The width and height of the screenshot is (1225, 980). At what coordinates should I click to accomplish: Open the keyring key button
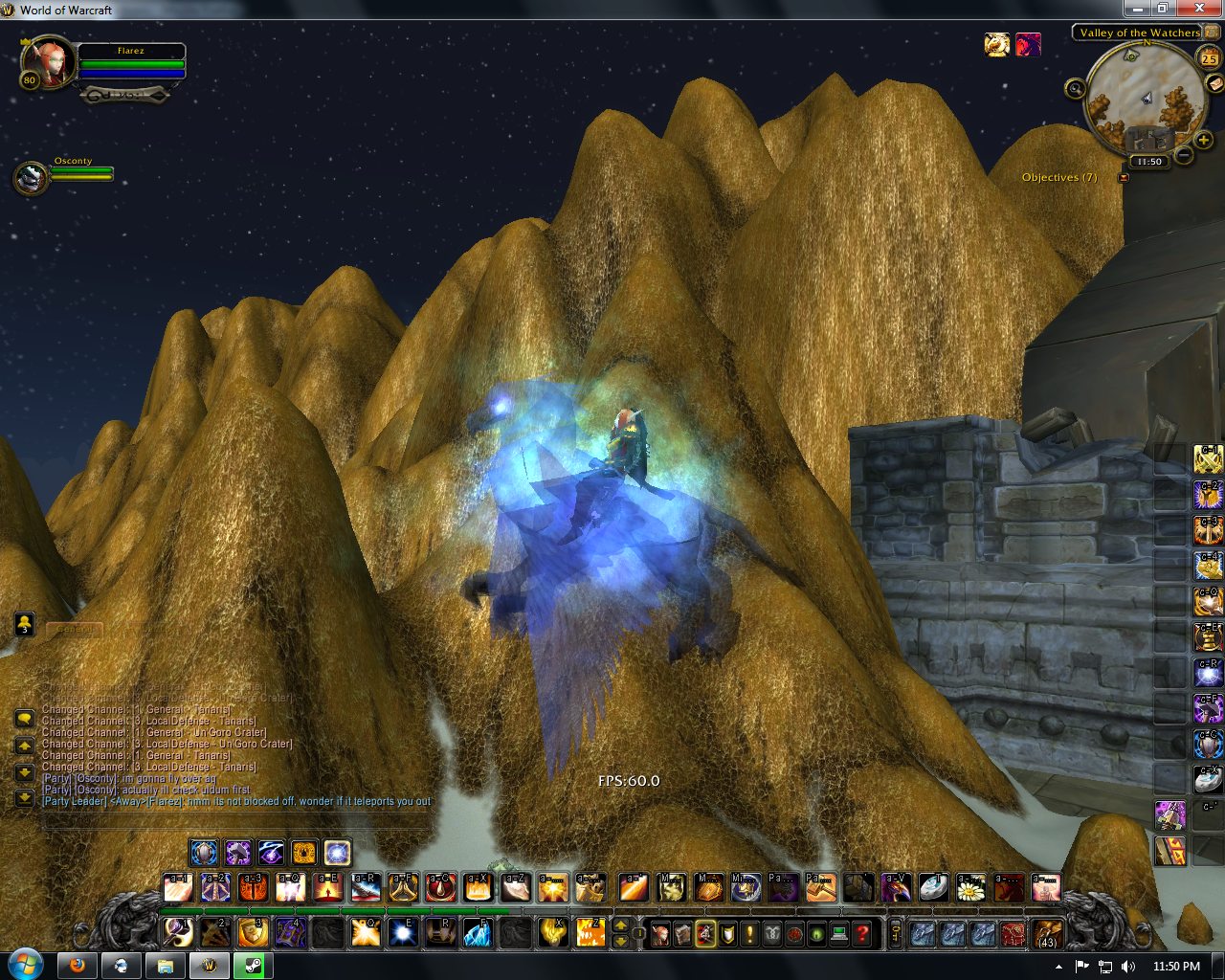895,933
